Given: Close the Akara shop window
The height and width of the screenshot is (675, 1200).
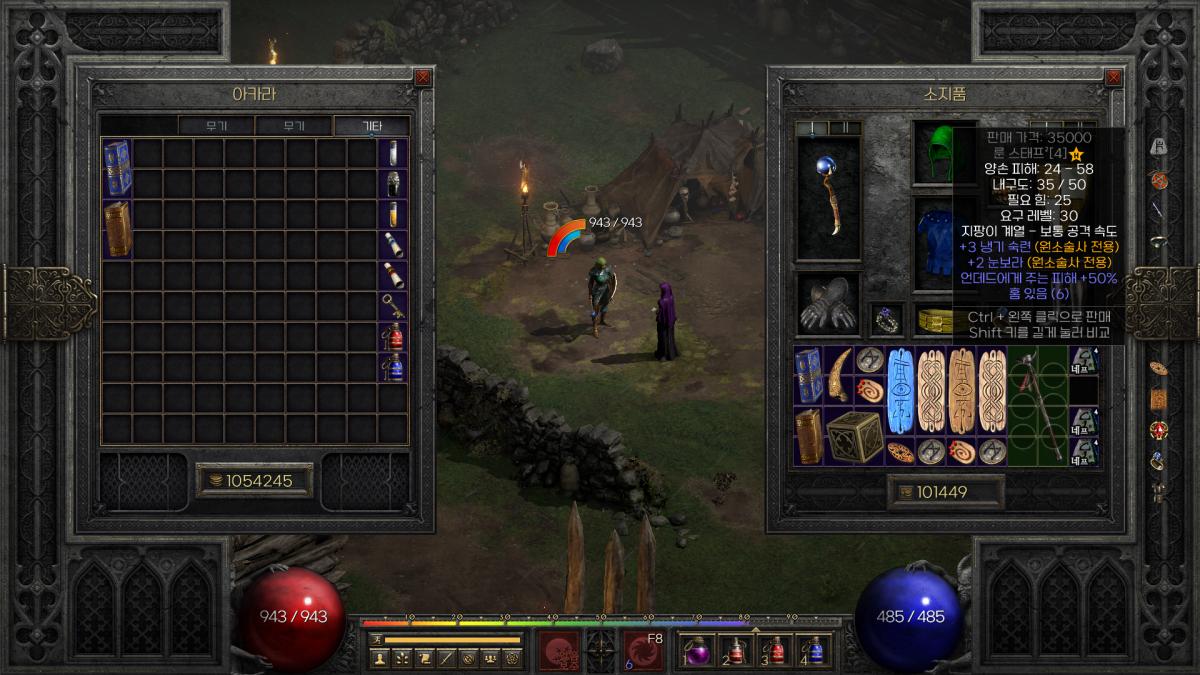Looking at the screenshot, I should point(423,77).
